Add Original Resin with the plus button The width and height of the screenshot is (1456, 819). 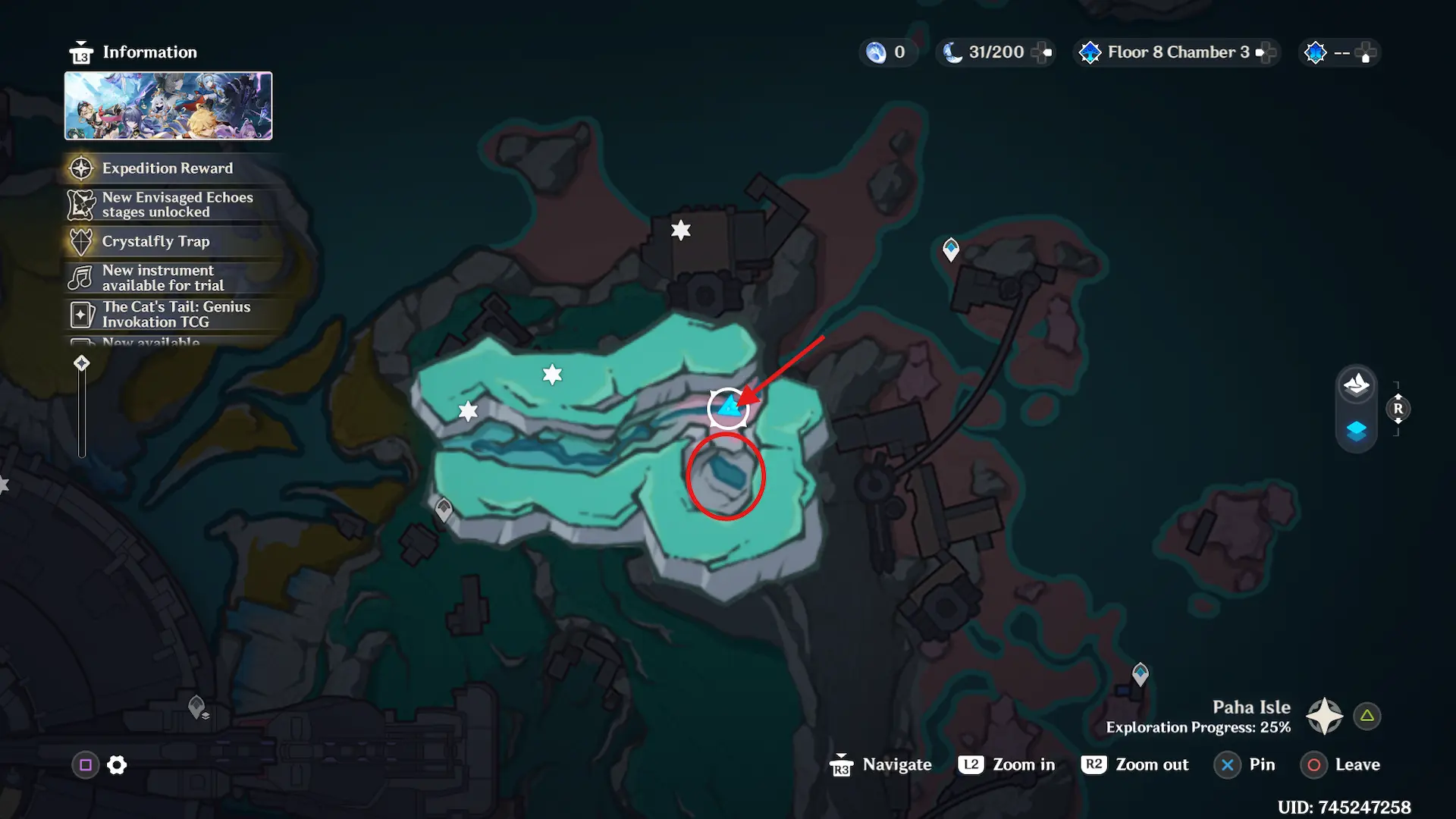click(1042, 52)
